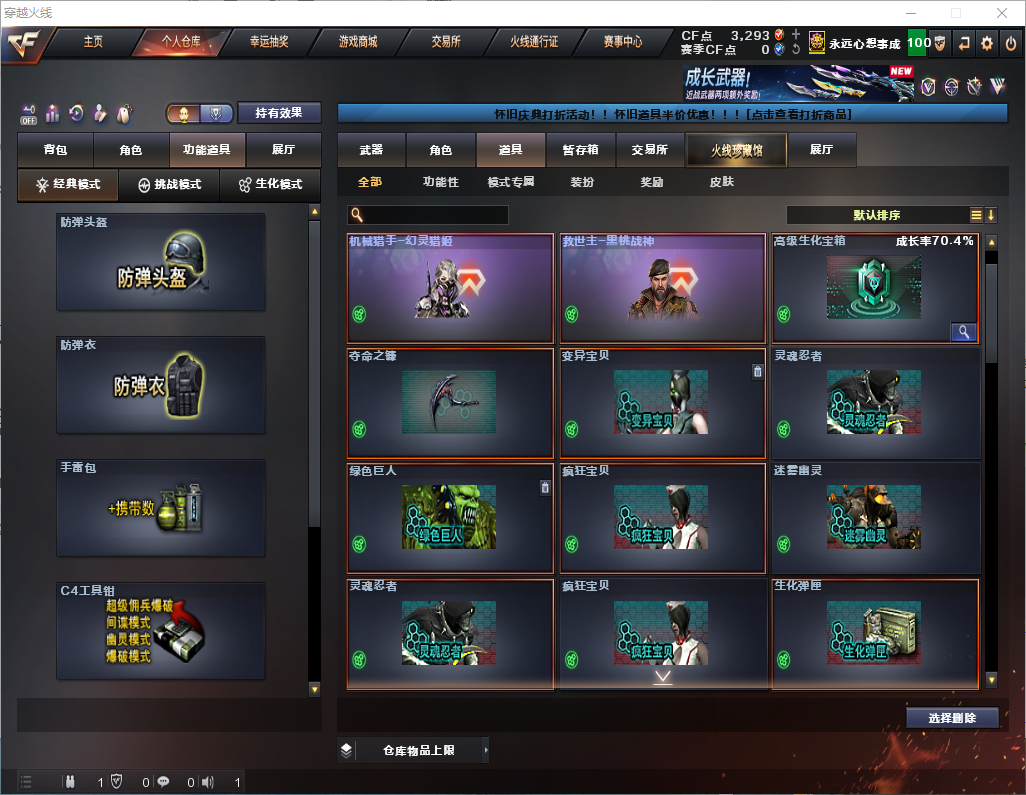This screenshot has height=795, width=1026.
Task: Select the 火线珍藏馆 collection tab
Action: pos(735,150)
